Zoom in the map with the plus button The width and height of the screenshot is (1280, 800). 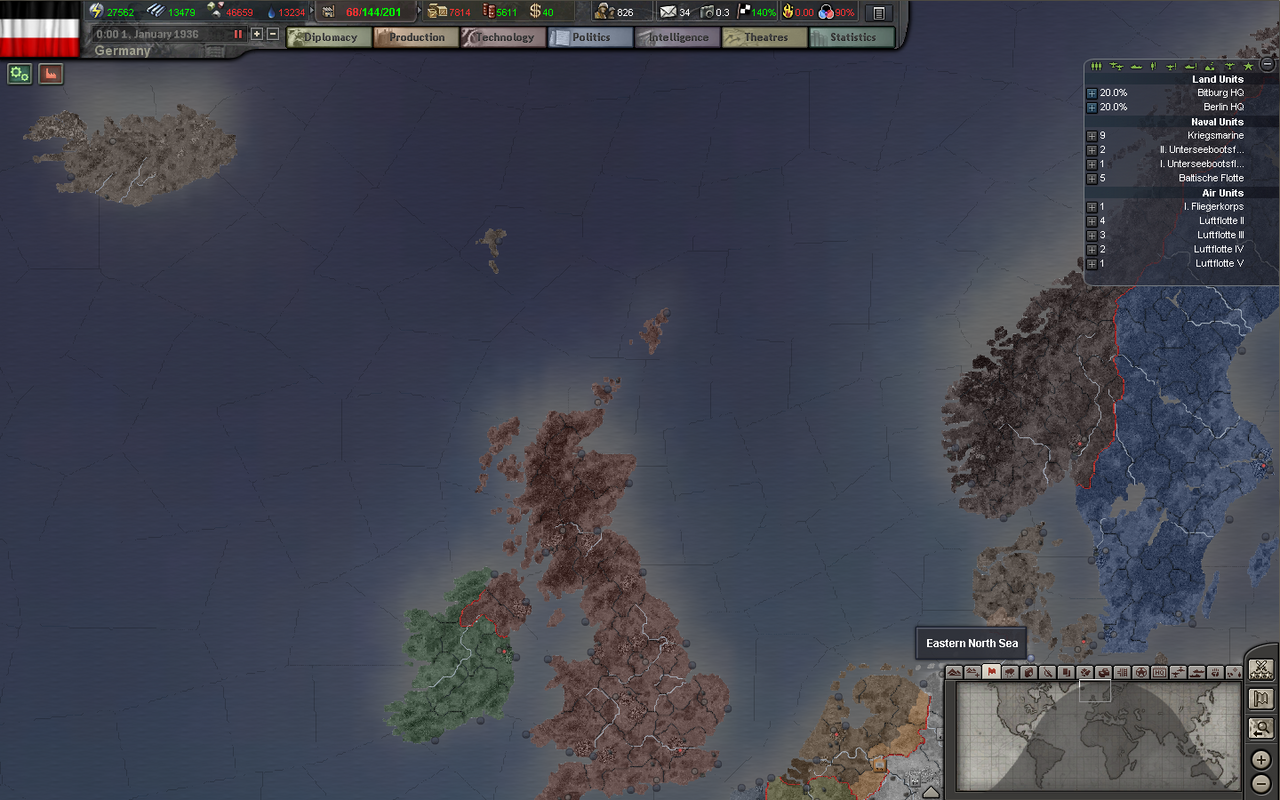pos(1261,759)
